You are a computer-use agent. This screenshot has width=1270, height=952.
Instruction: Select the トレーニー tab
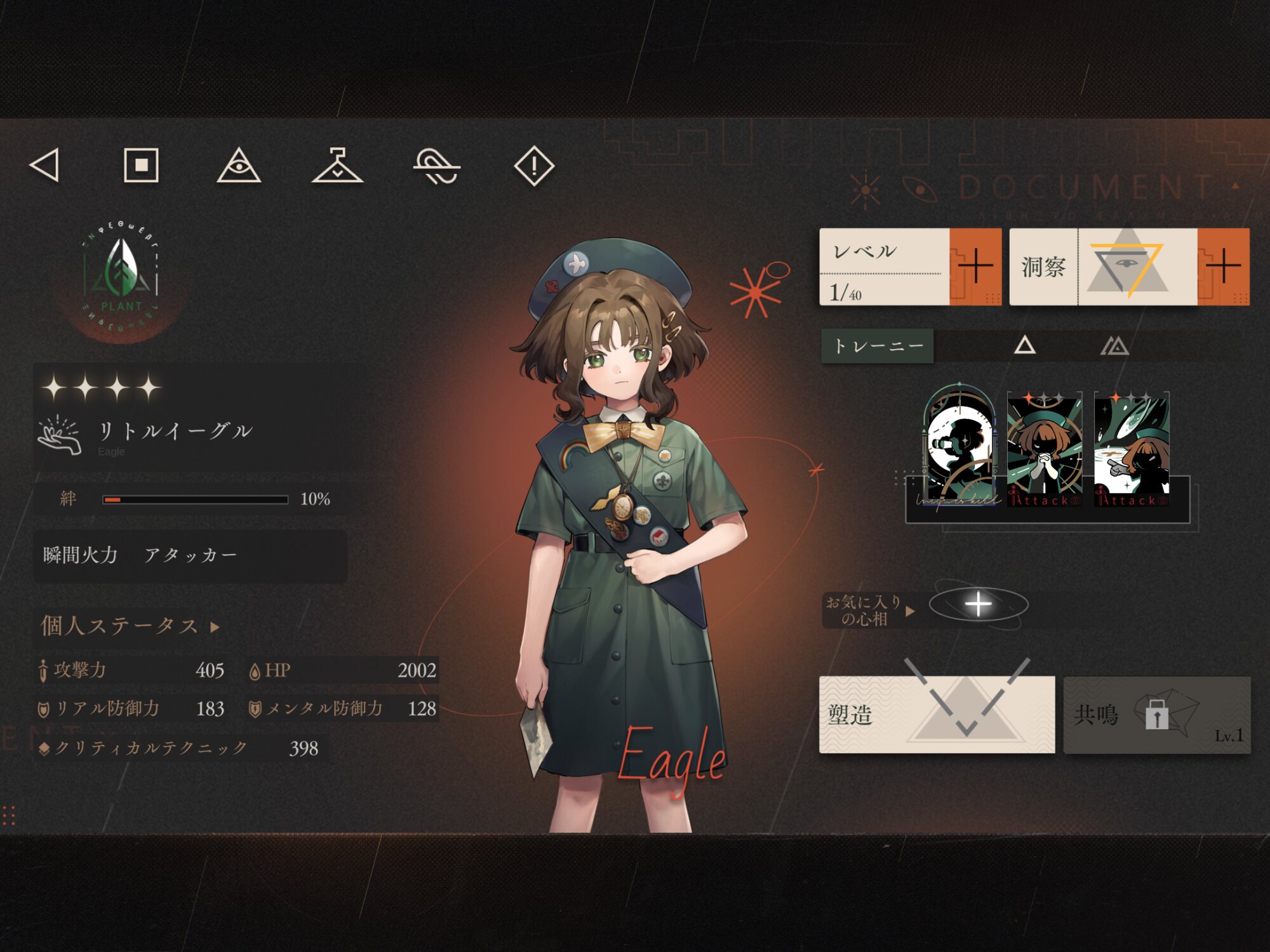[878, 346]
